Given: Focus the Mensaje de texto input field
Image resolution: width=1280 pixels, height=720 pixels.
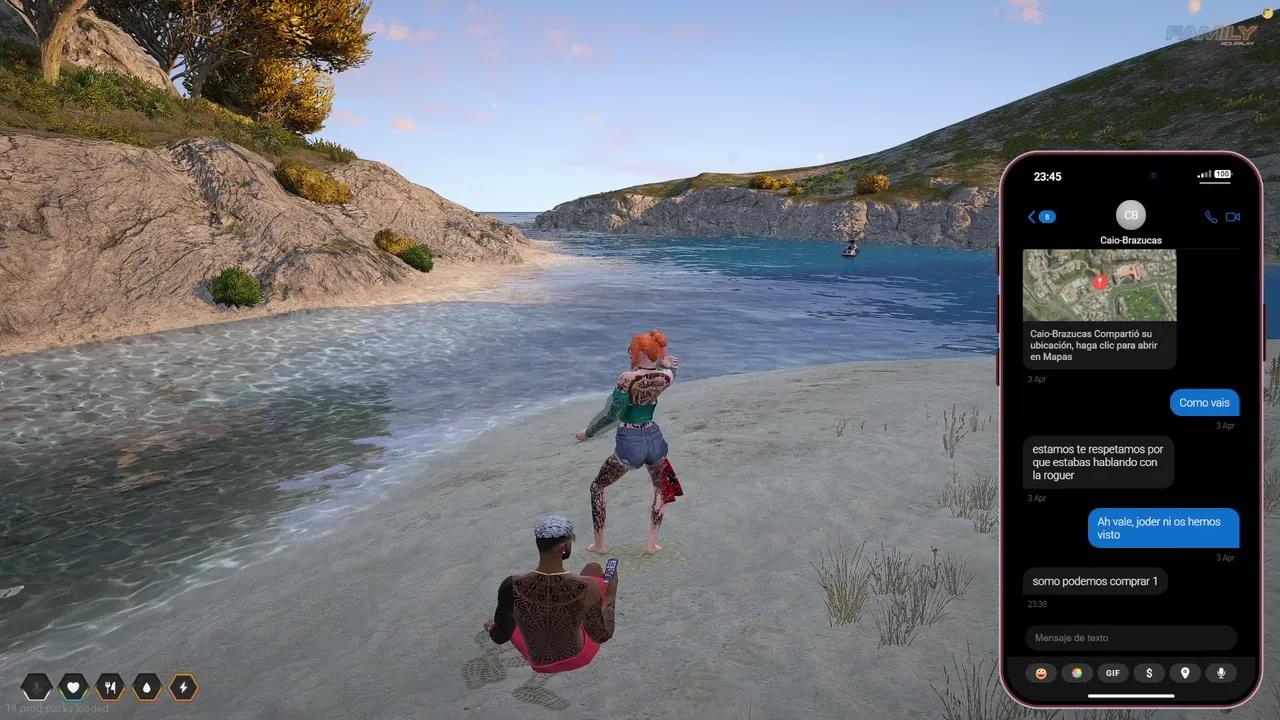Looking at the screenshot, I should (x=1131, y=638).
